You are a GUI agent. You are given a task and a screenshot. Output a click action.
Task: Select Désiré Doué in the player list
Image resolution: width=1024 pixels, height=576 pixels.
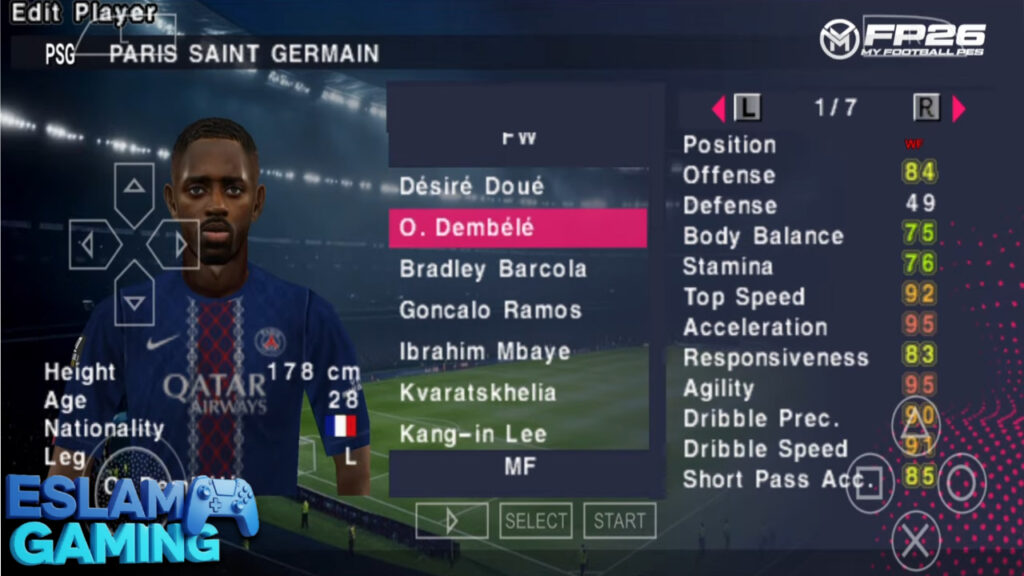pyautogui.click(x=472, y=187)
